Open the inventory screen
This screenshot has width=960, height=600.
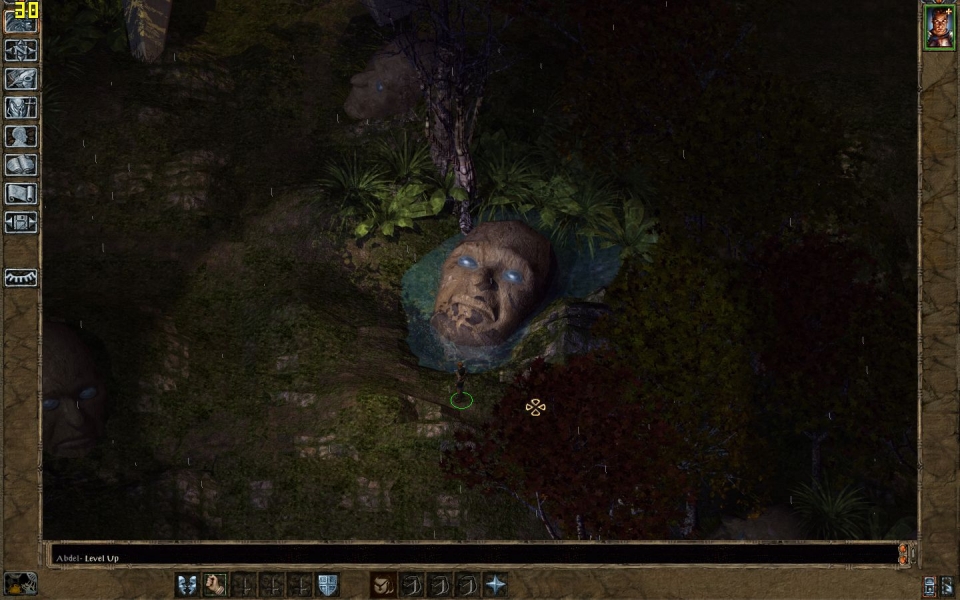[x=20, y=107]
